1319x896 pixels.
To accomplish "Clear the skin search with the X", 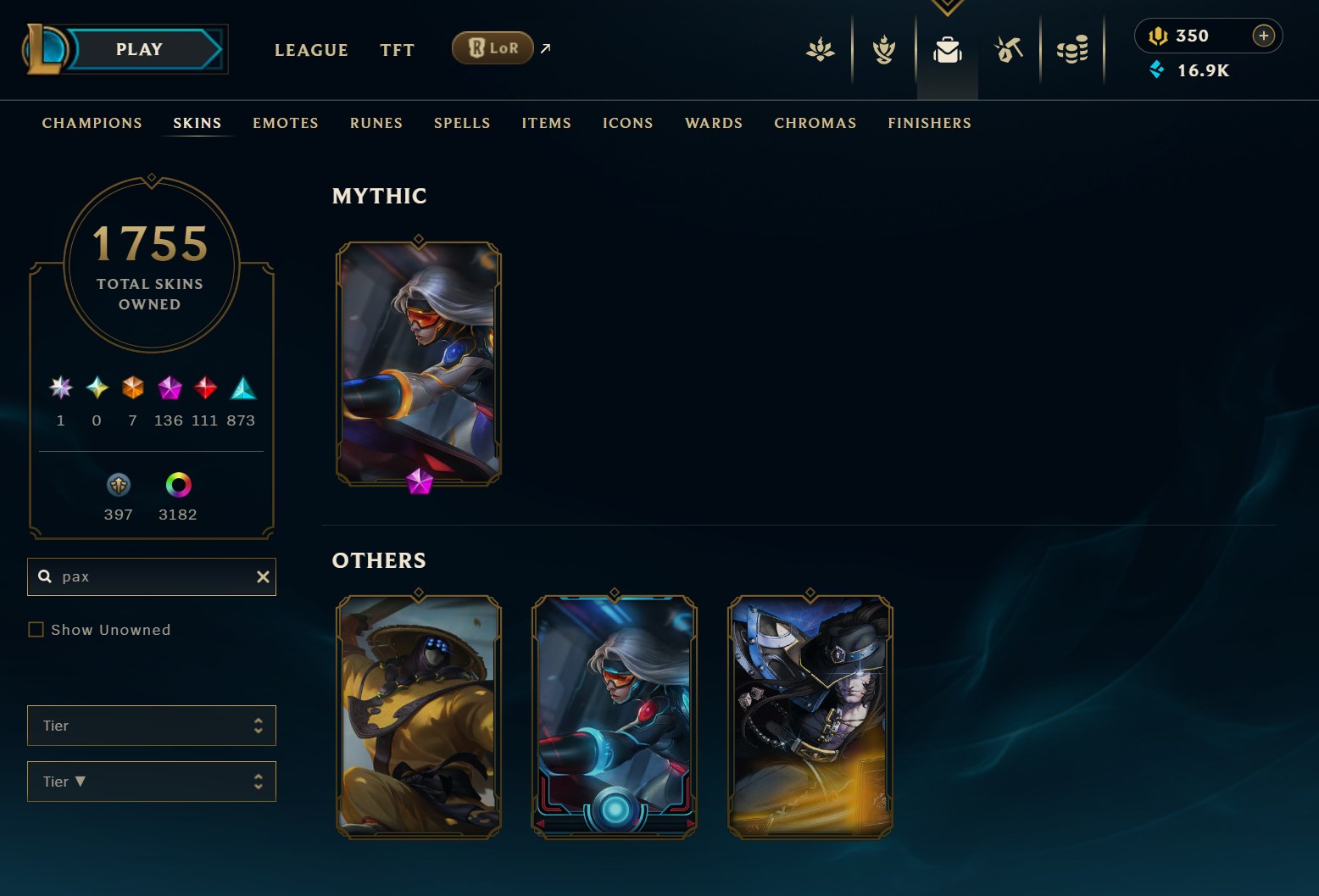I will coord(263,576).
